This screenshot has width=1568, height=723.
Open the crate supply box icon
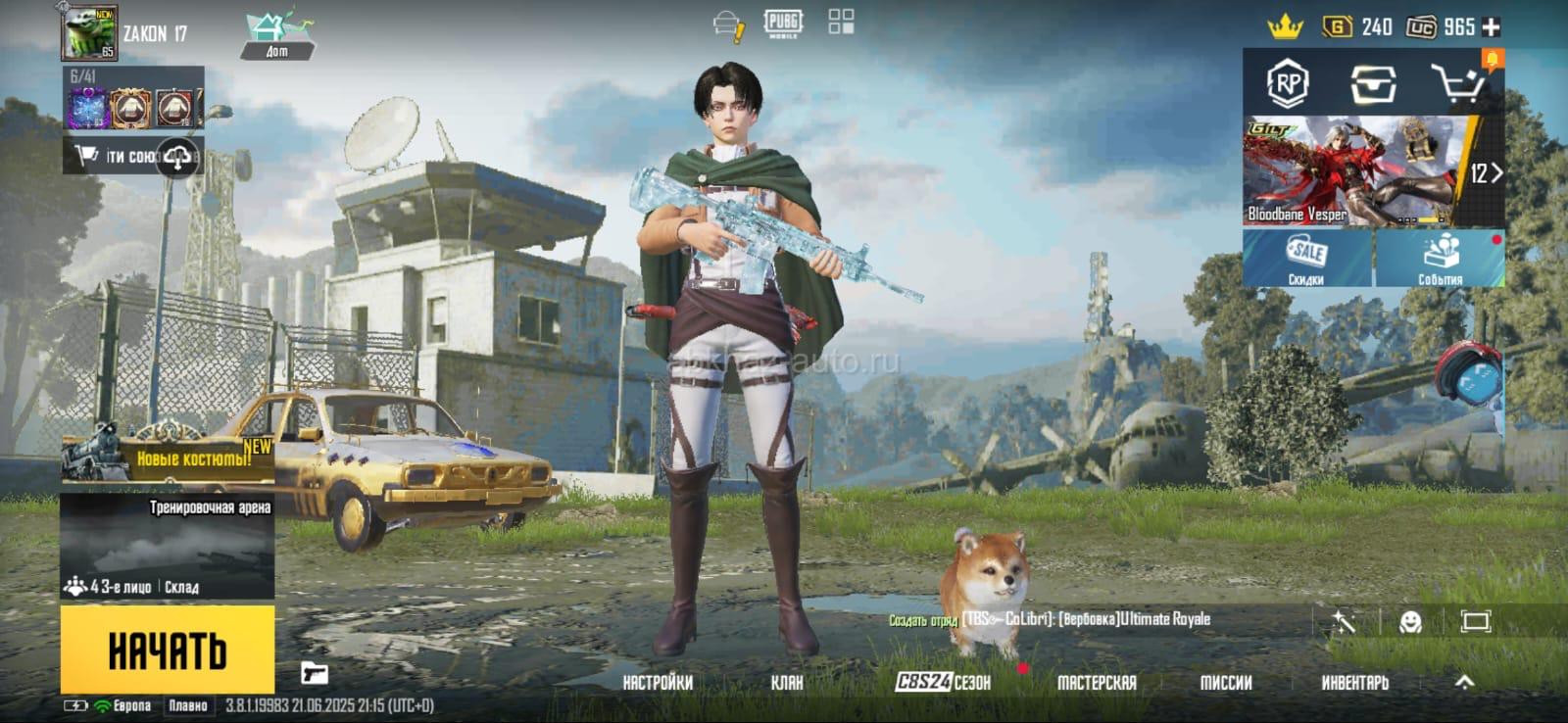[1373, 84]
